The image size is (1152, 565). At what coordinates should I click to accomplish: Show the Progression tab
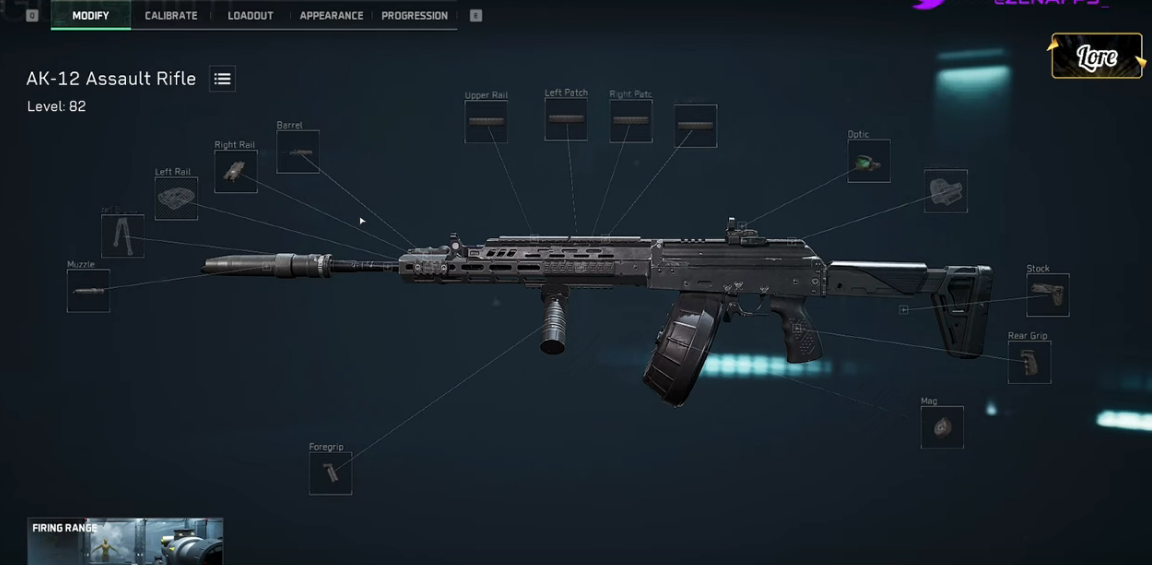pyautogui.click(x=414, y=16)
